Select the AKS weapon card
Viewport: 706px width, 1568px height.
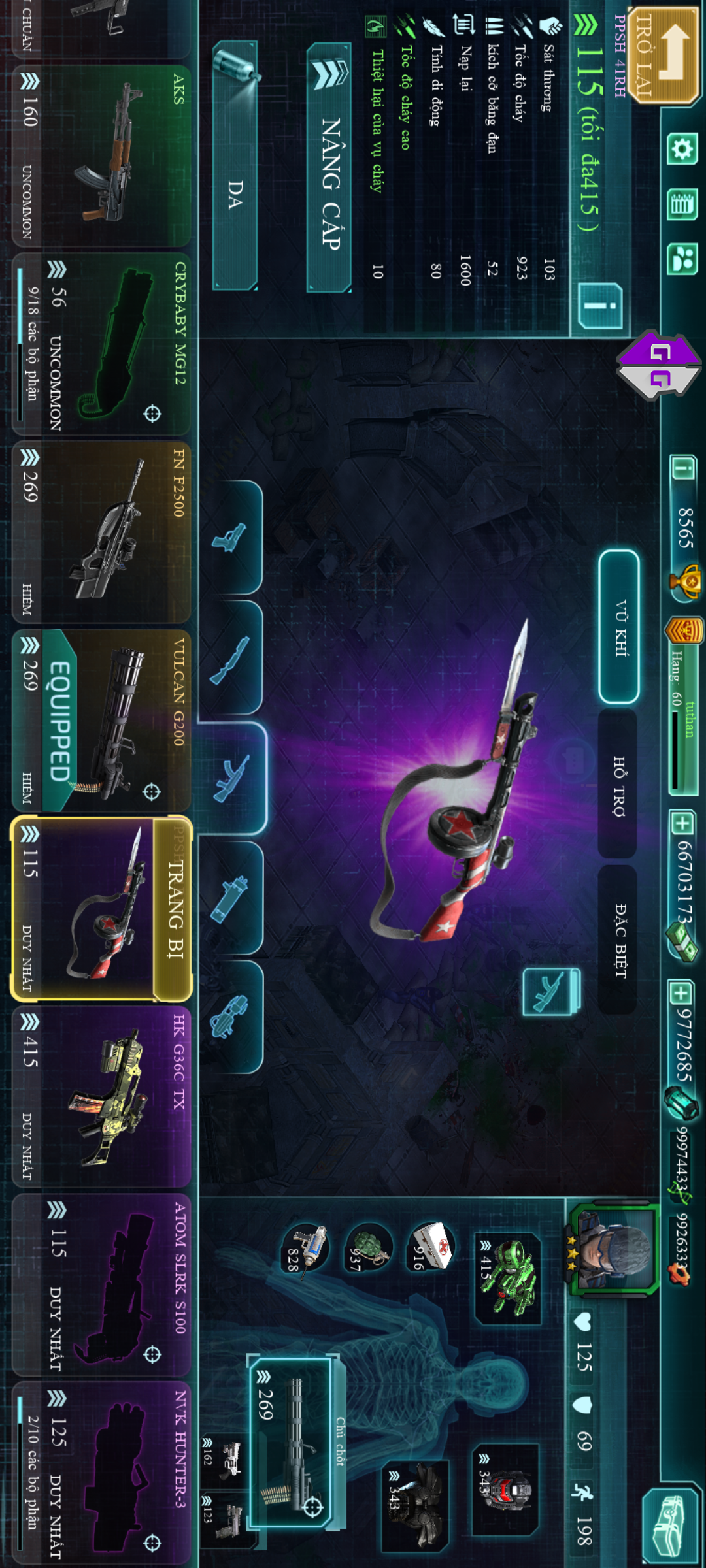click(101, 155)
